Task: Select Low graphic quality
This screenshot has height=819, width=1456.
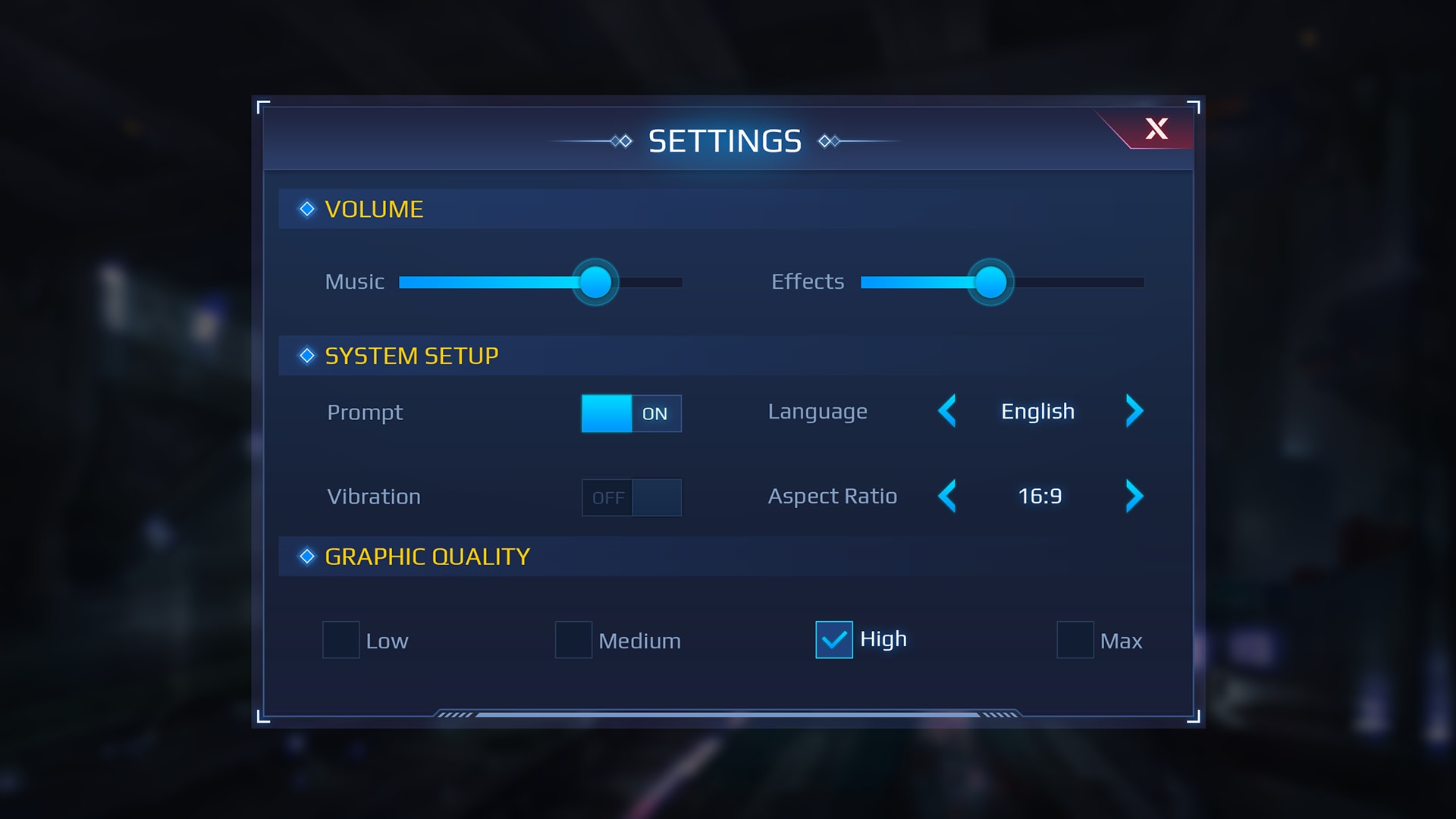Action: [x=340, y=641]
